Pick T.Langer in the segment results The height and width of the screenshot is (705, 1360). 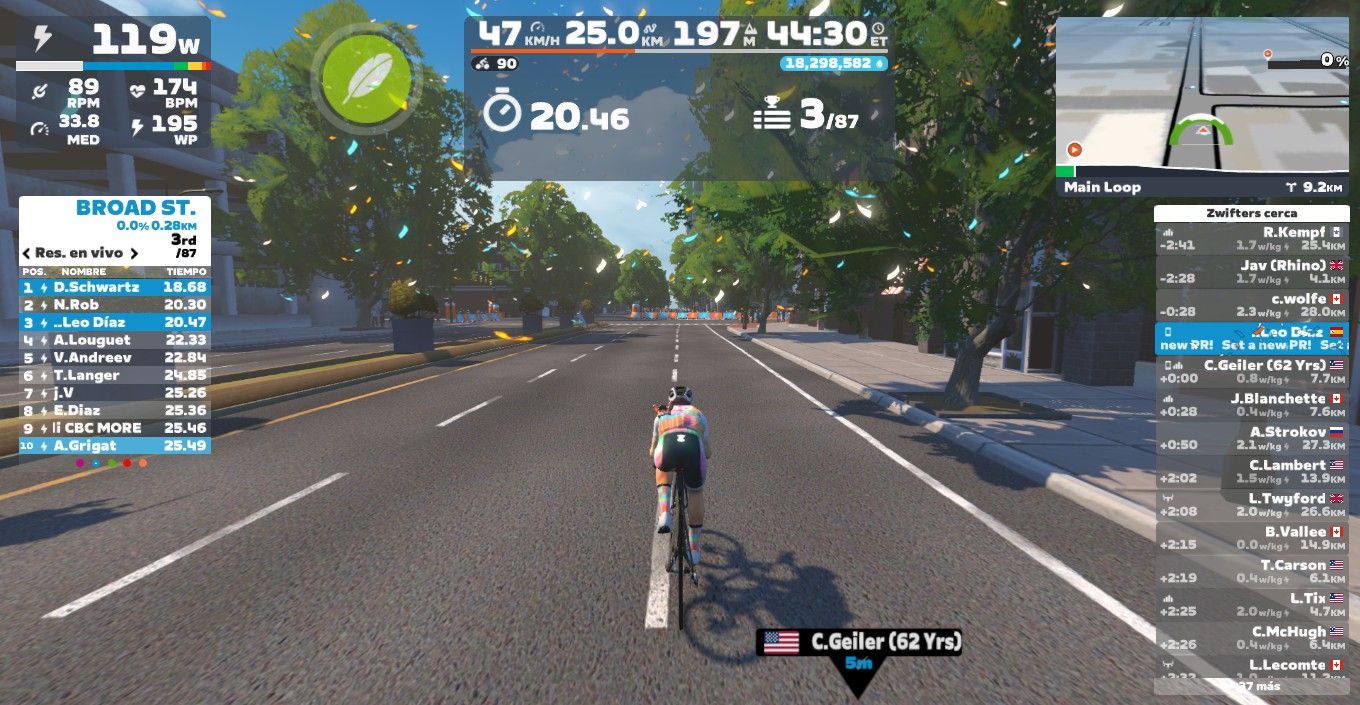tap(114, 375)
